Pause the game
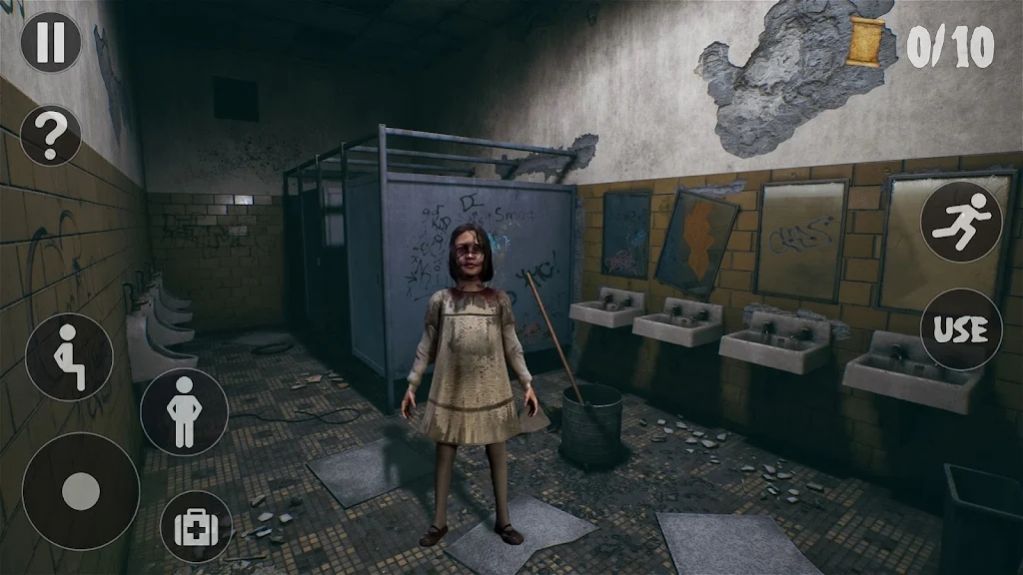Image resolution: width=1023 pixels, height=575 pixels. [x=50, y=42]
